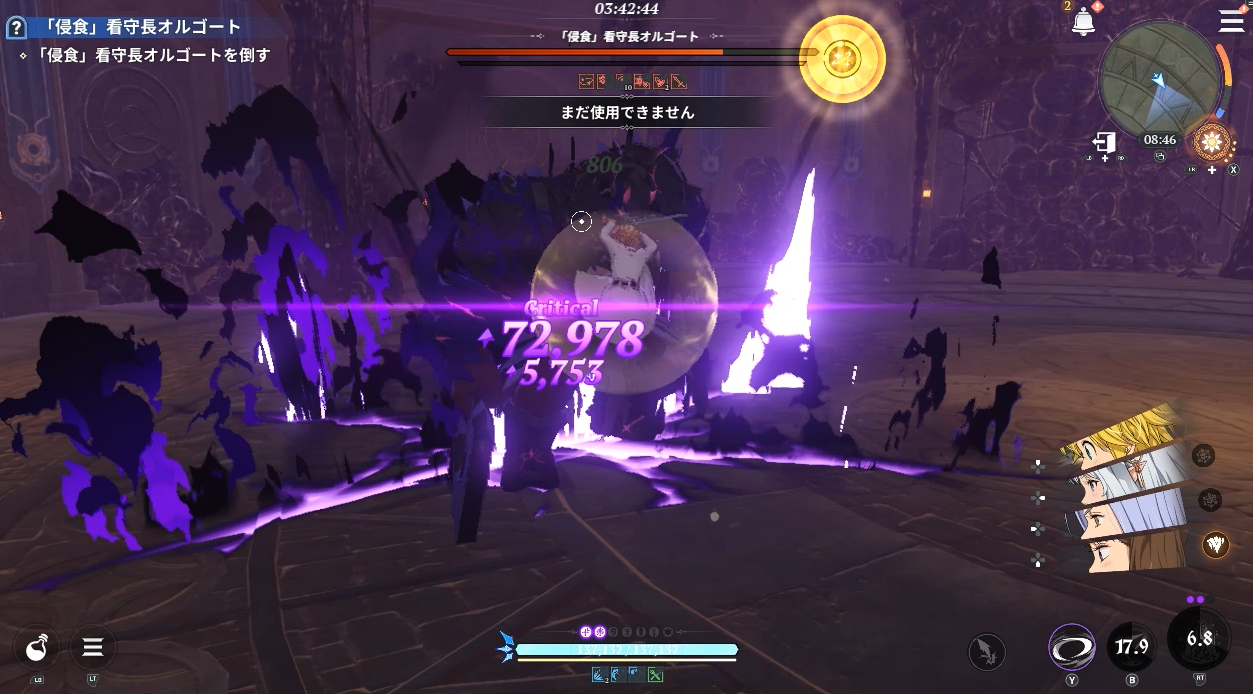
Task: Open the three-line quick menu button
Action: pos(93,648)
